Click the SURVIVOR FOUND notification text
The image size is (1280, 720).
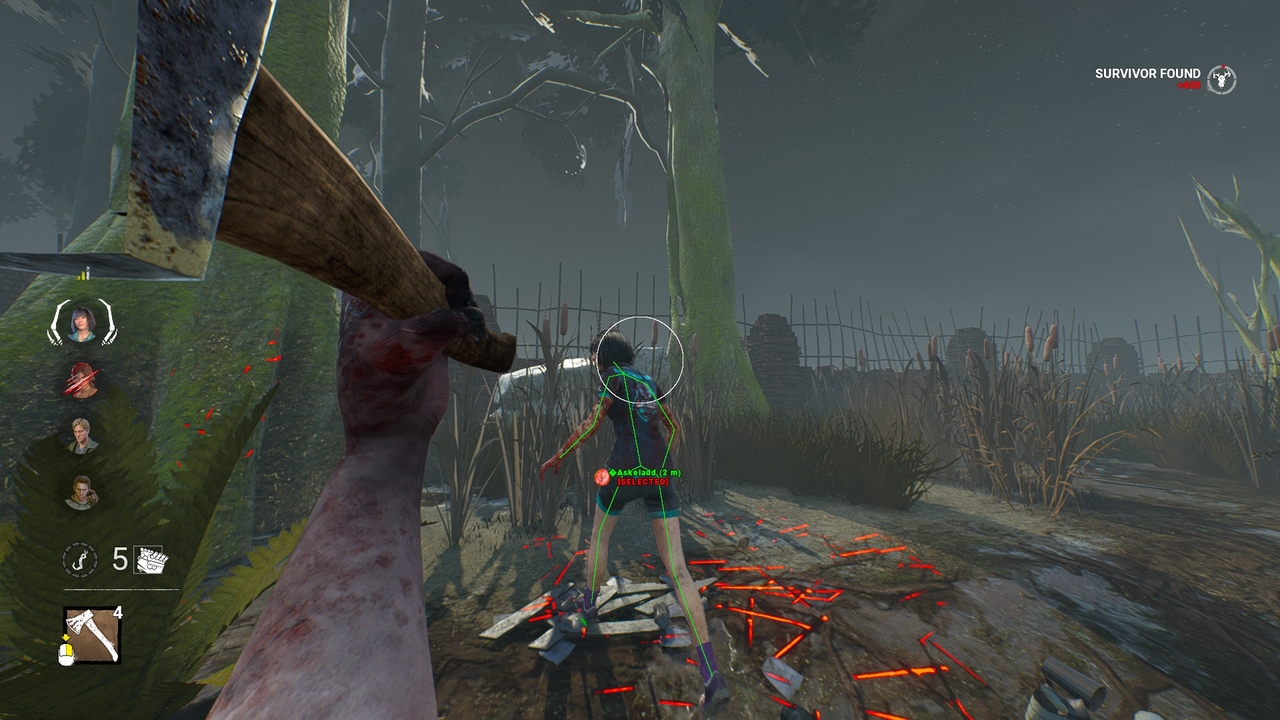(1147, 74)
